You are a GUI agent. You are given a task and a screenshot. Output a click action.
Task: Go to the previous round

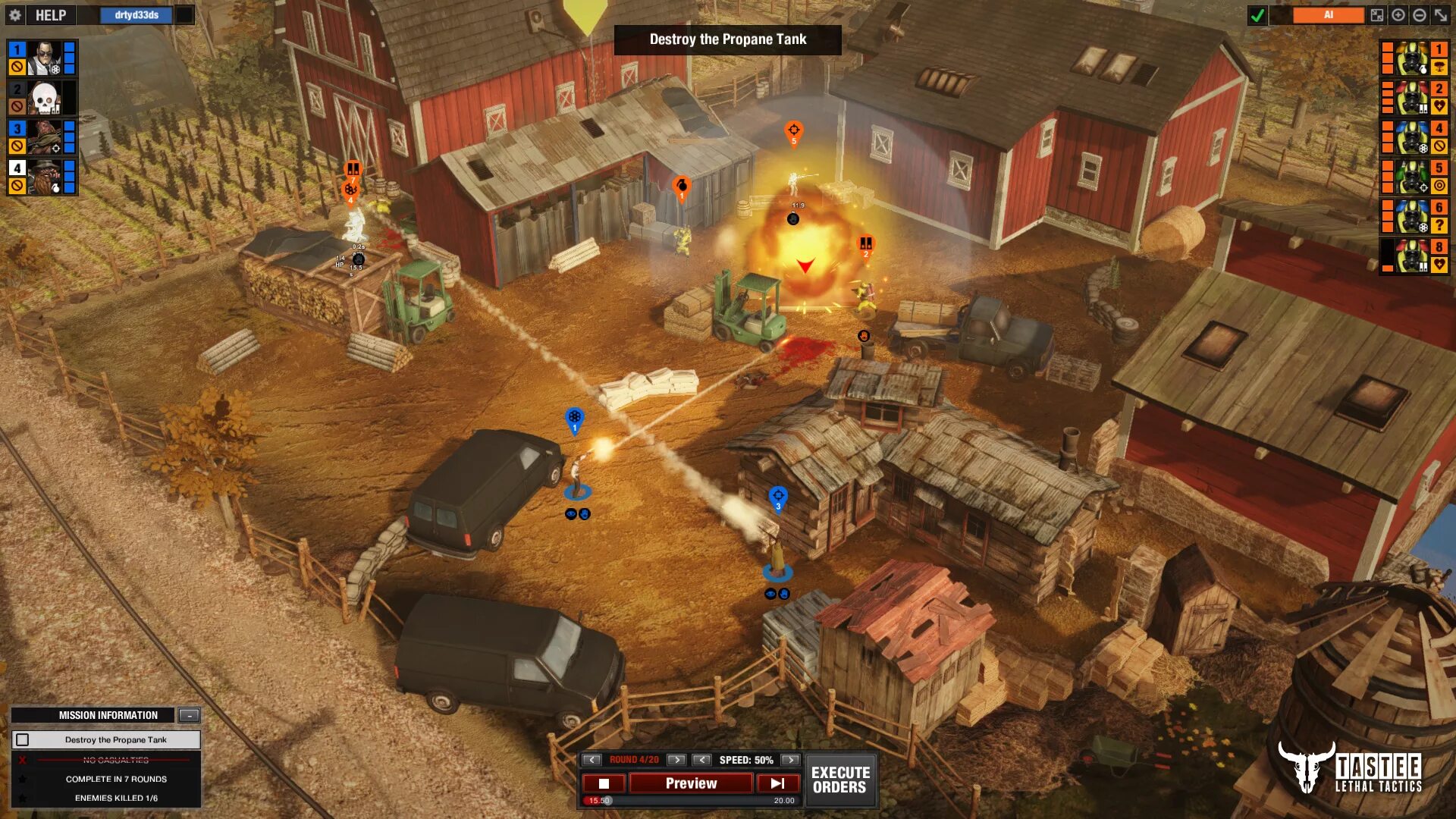(592, 760)
